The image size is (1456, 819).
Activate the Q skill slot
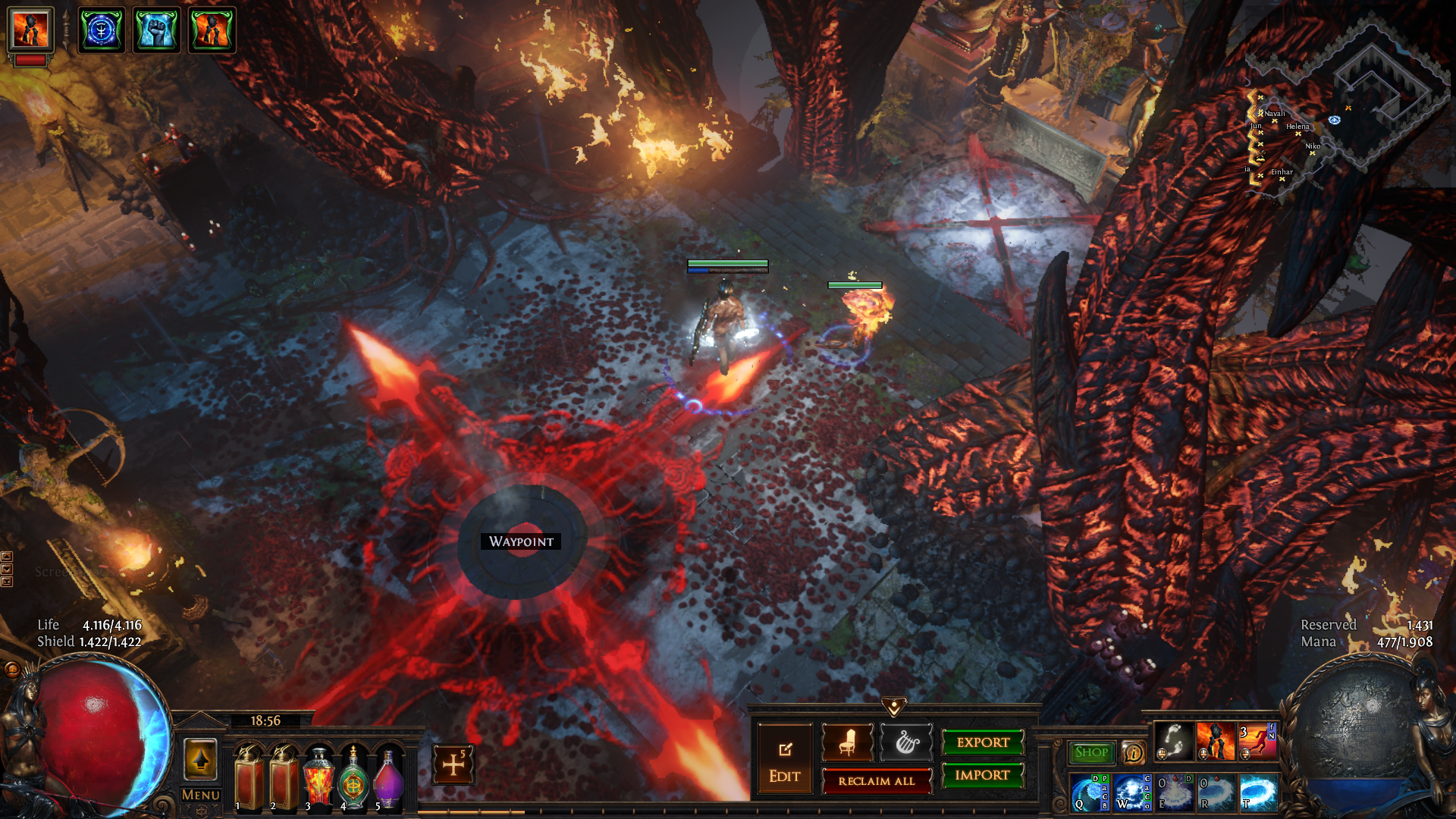pyautogui.click(x=1090, y=792)
